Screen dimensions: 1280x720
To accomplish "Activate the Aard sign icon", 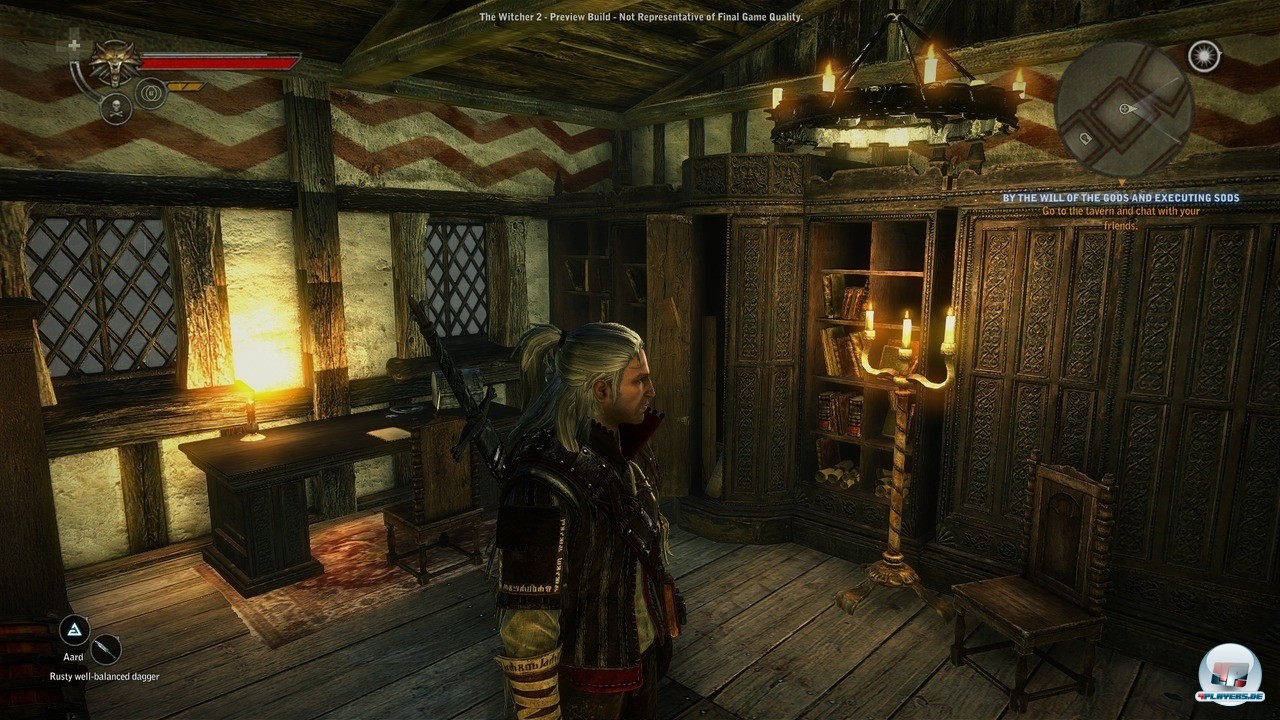I will (x=74, y=630).
